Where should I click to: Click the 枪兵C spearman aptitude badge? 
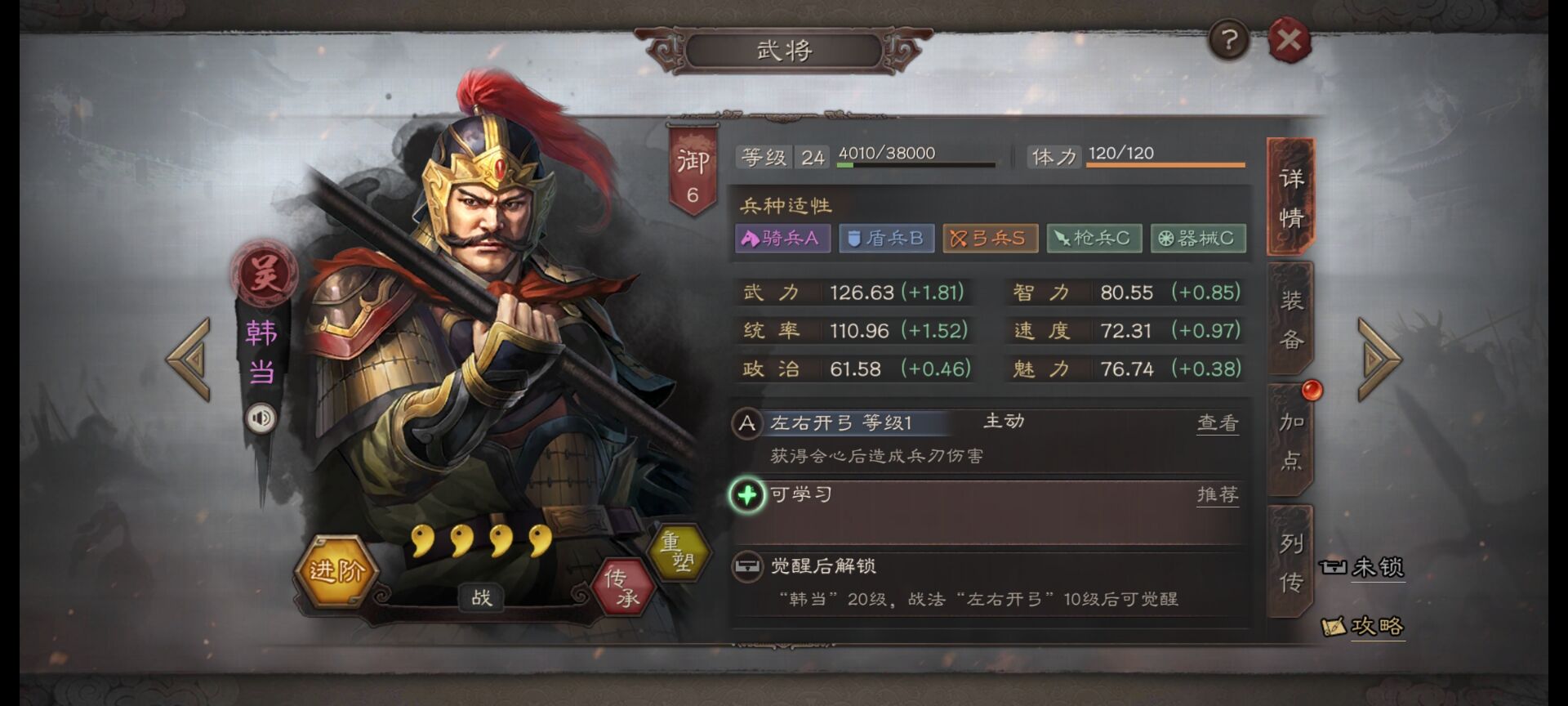click(x=1094, y=239)
